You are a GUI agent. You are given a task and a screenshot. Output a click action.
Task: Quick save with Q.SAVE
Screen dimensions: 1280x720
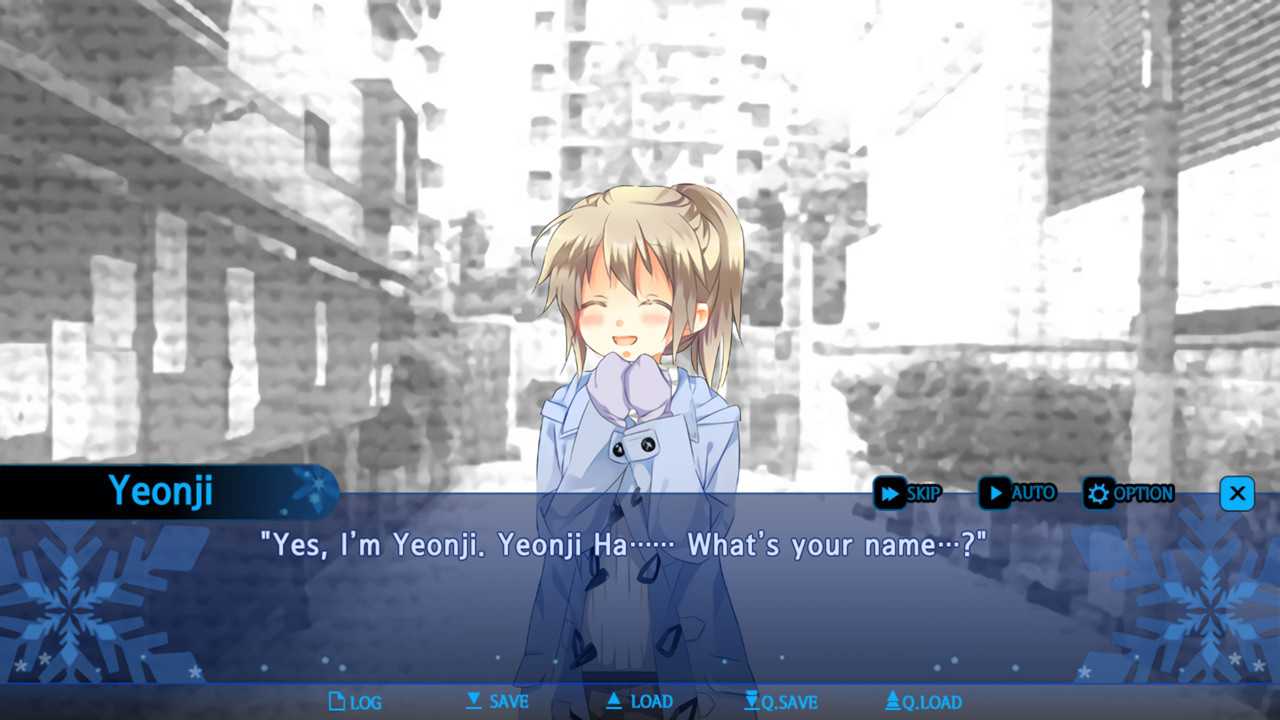[x=781, y=702]
